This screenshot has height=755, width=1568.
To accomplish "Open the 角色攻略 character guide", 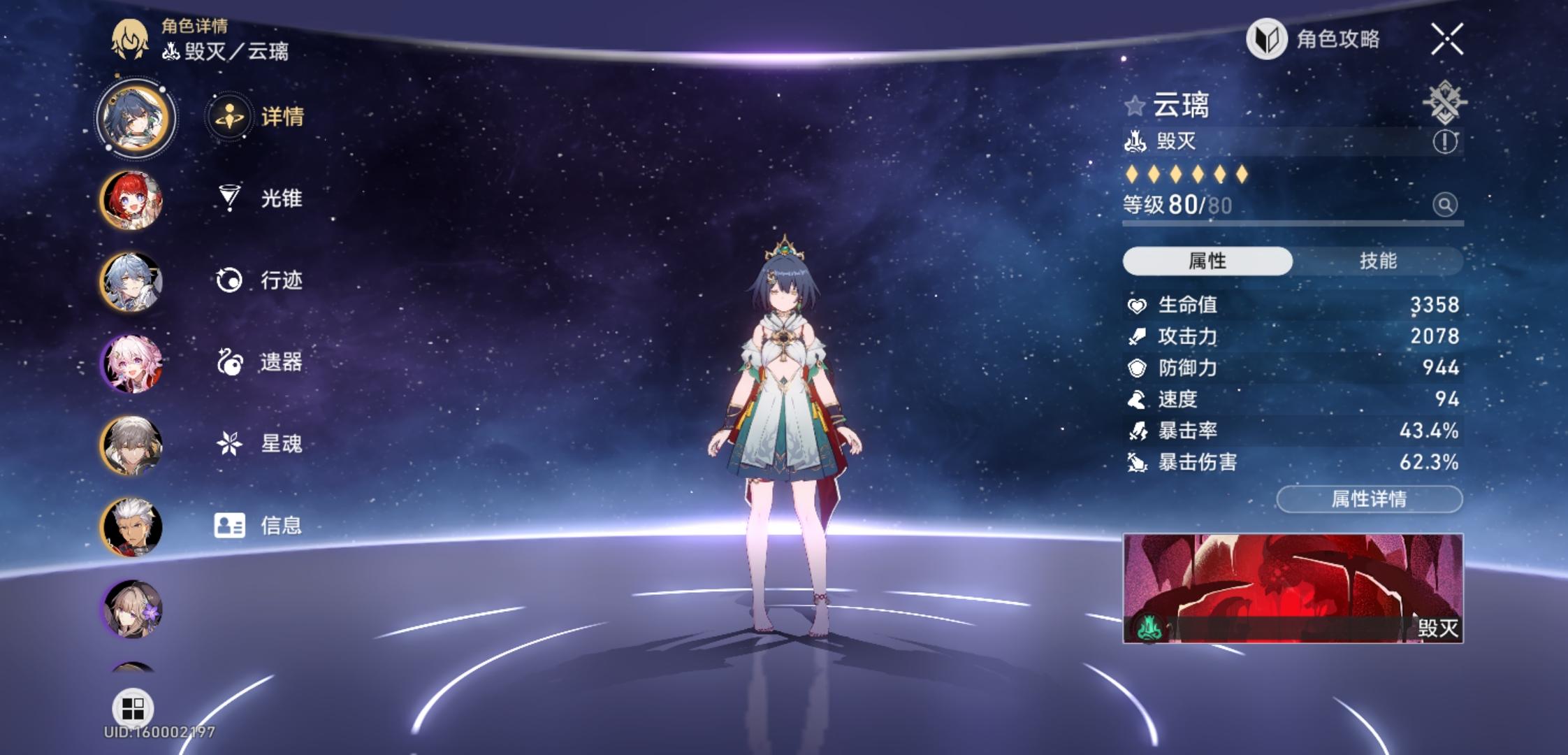I will tap(1314, 39).
